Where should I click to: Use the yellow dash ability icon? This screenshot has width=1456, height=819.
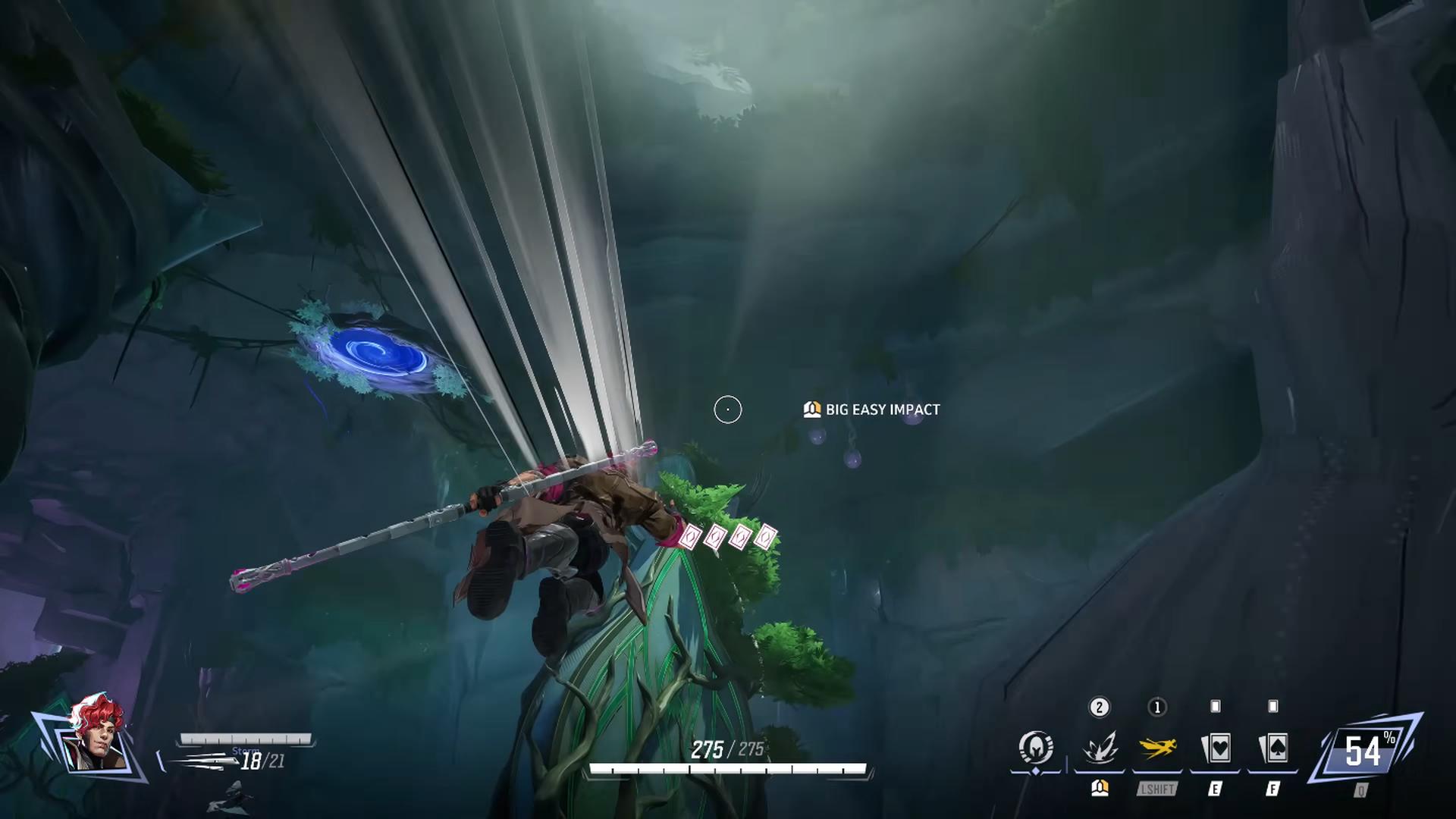pos(1157,748)
